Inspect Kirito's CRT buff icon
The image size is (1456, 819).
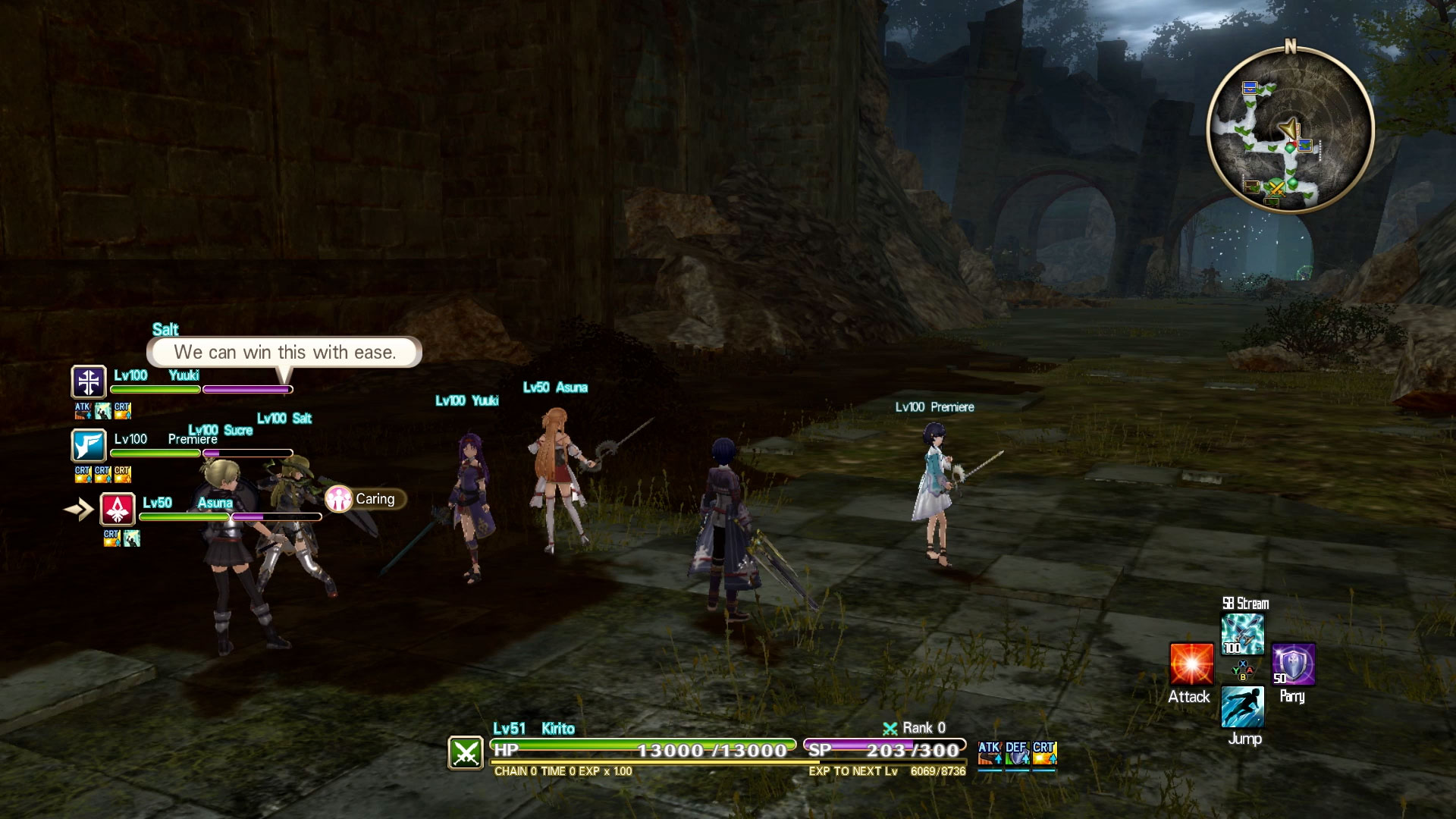[x=1044, y=753]
